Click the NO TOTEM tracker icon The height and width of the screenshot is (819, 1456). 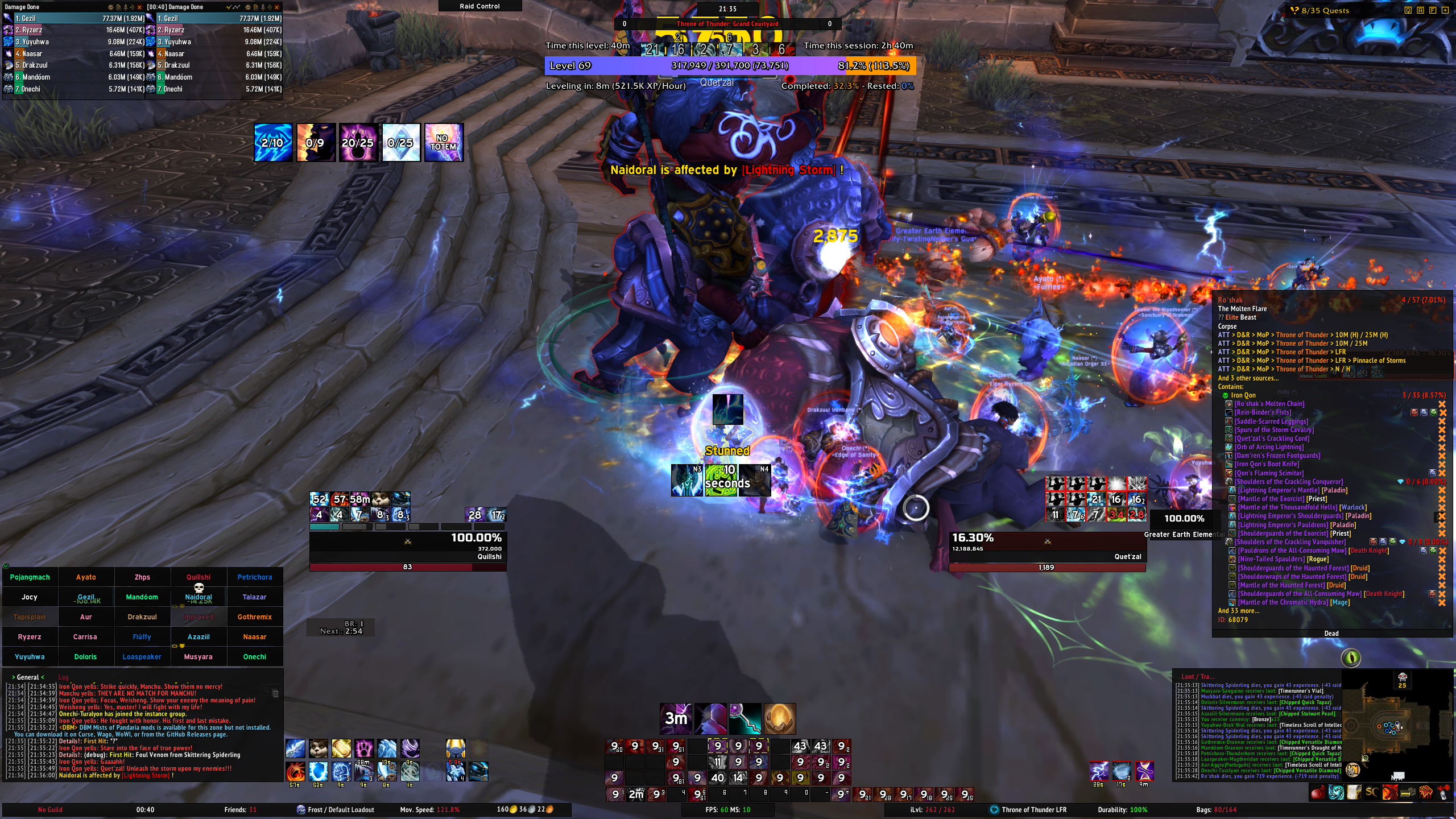444,143
